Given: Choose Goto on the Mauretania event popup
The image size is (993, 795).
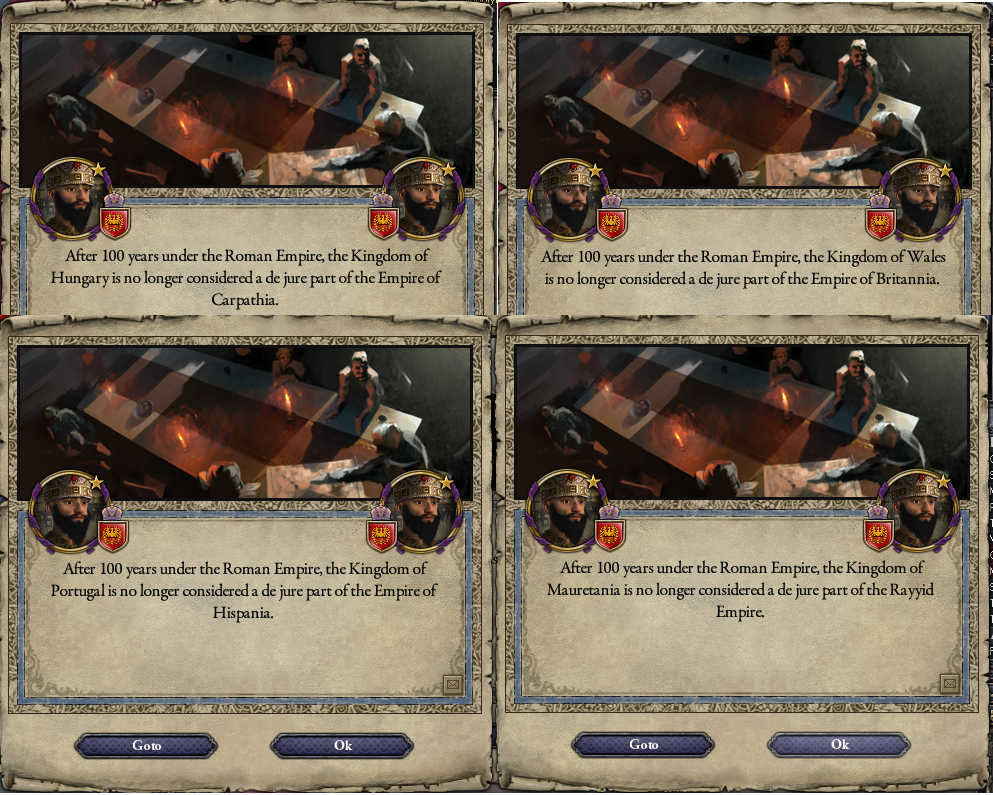Looking at the screenshot, I should coord(643,745).
